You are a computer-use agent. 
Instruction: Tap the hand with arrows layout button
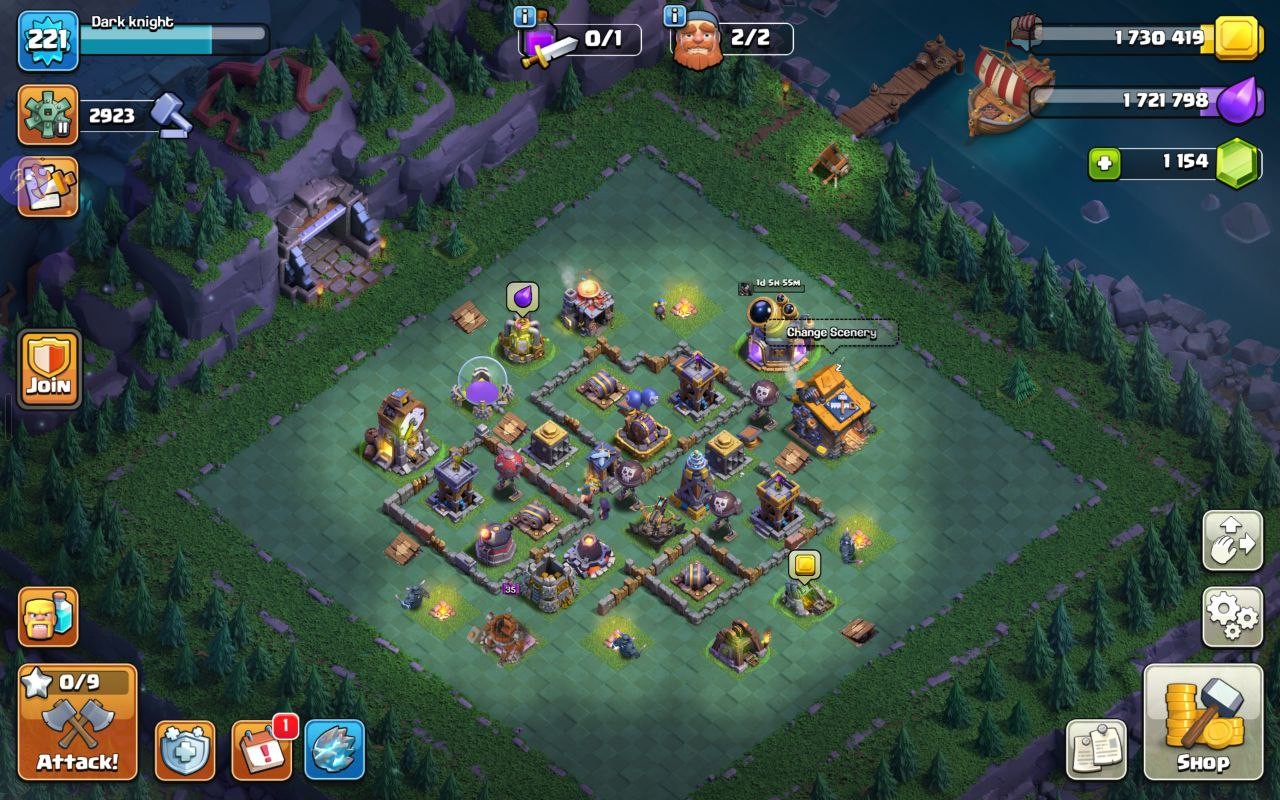click(x=1231, y=541)
